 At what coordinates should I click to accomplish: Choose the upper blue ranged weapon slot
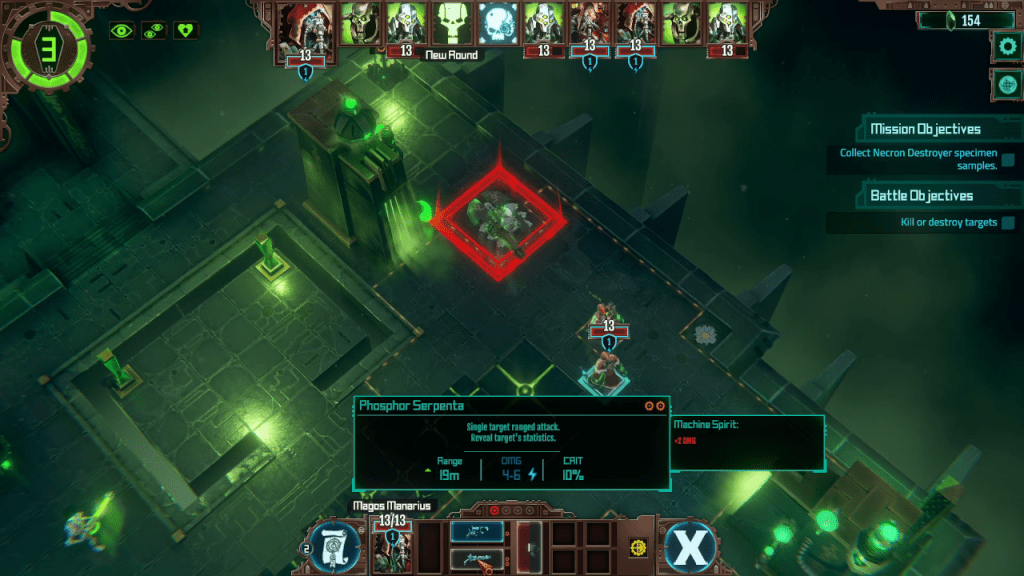click(x=476, y=532)
